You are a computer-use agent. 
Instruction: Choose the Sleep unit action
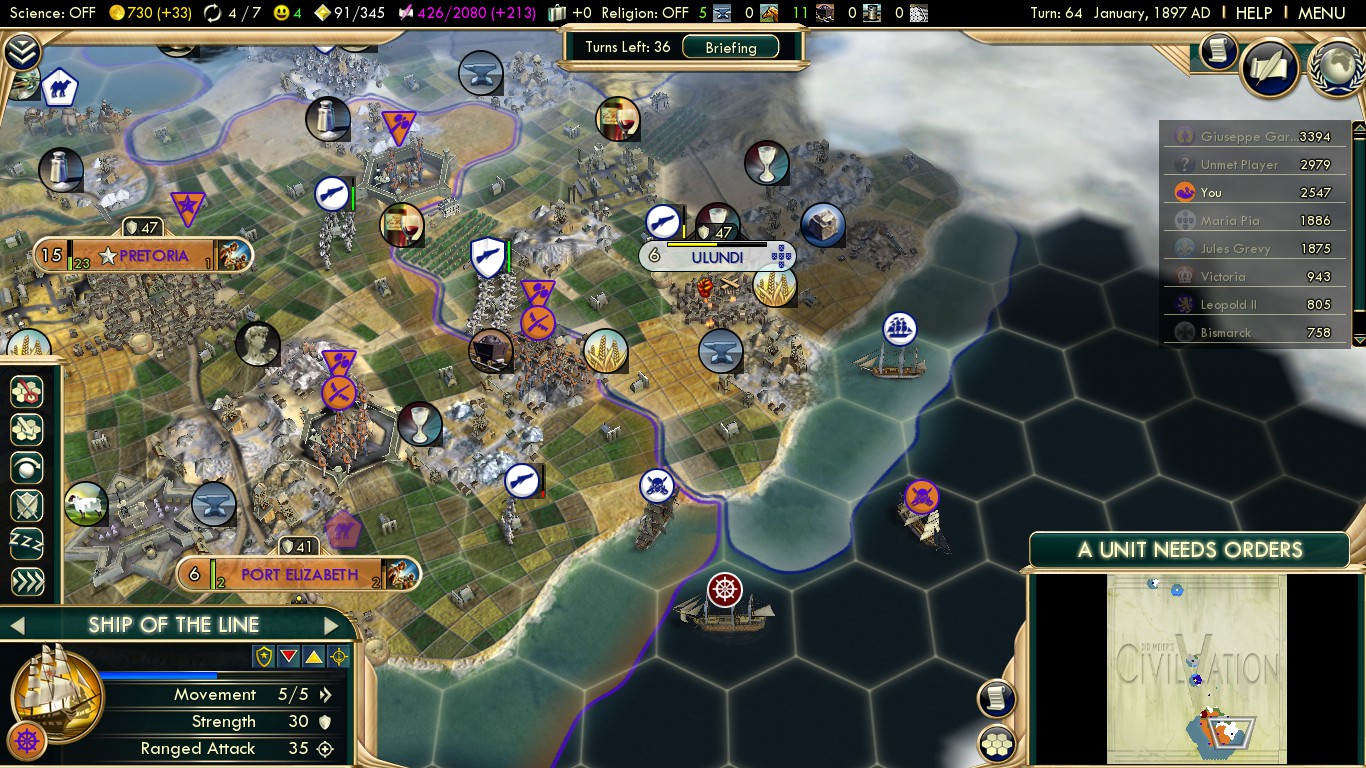(x=26, y=544)
